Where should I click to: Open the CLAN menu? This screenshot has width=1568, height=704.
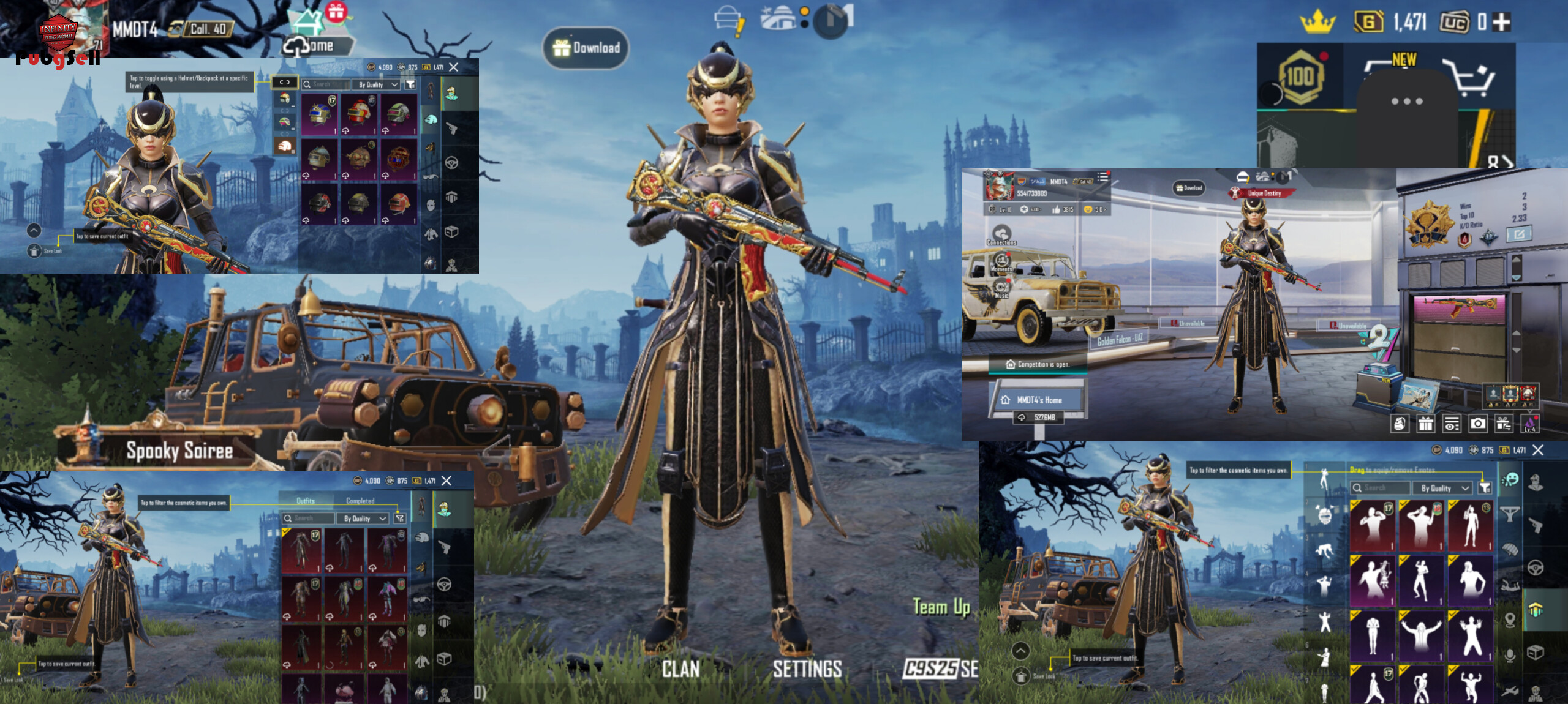click(680, 669)
